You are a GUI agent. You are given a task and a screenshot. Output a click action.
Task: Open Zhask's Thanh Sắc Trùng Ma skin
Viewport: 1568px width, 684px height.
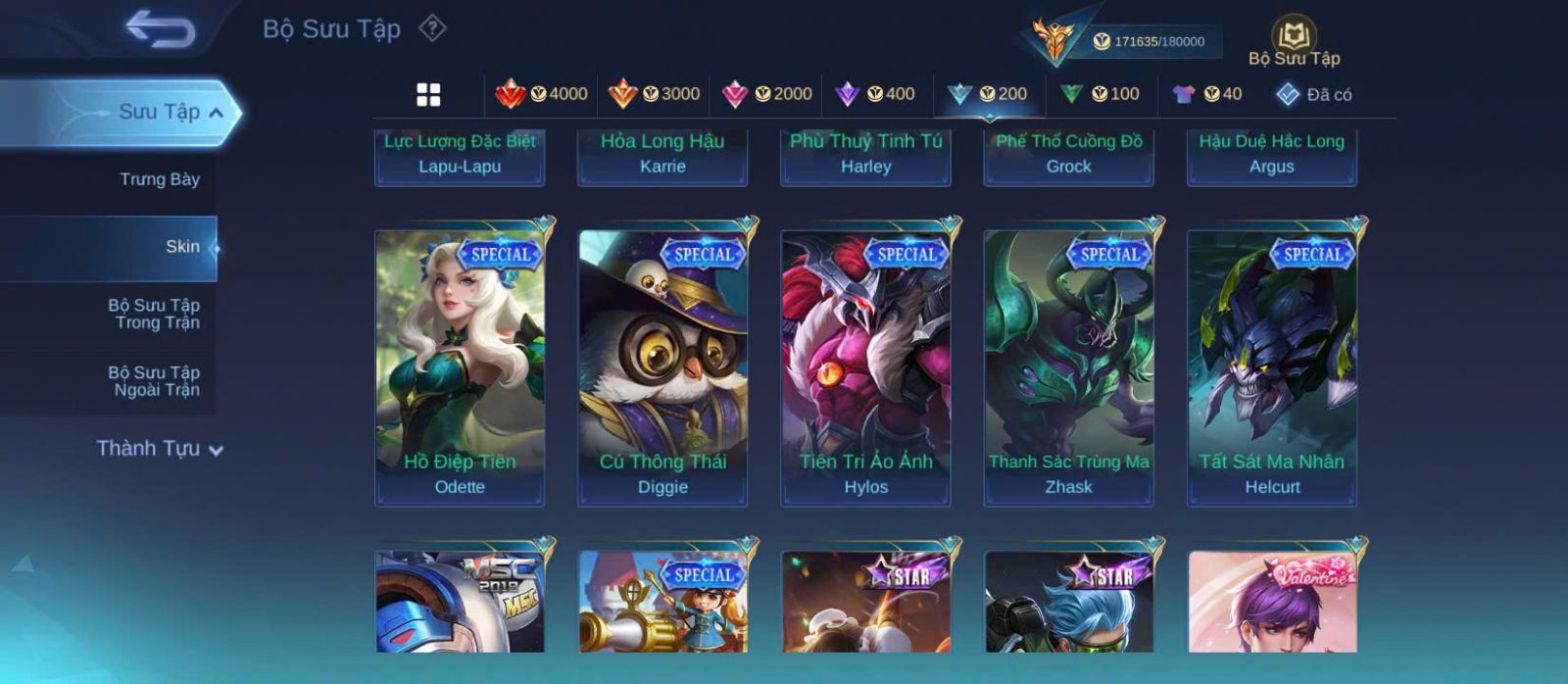[1068, 367]
